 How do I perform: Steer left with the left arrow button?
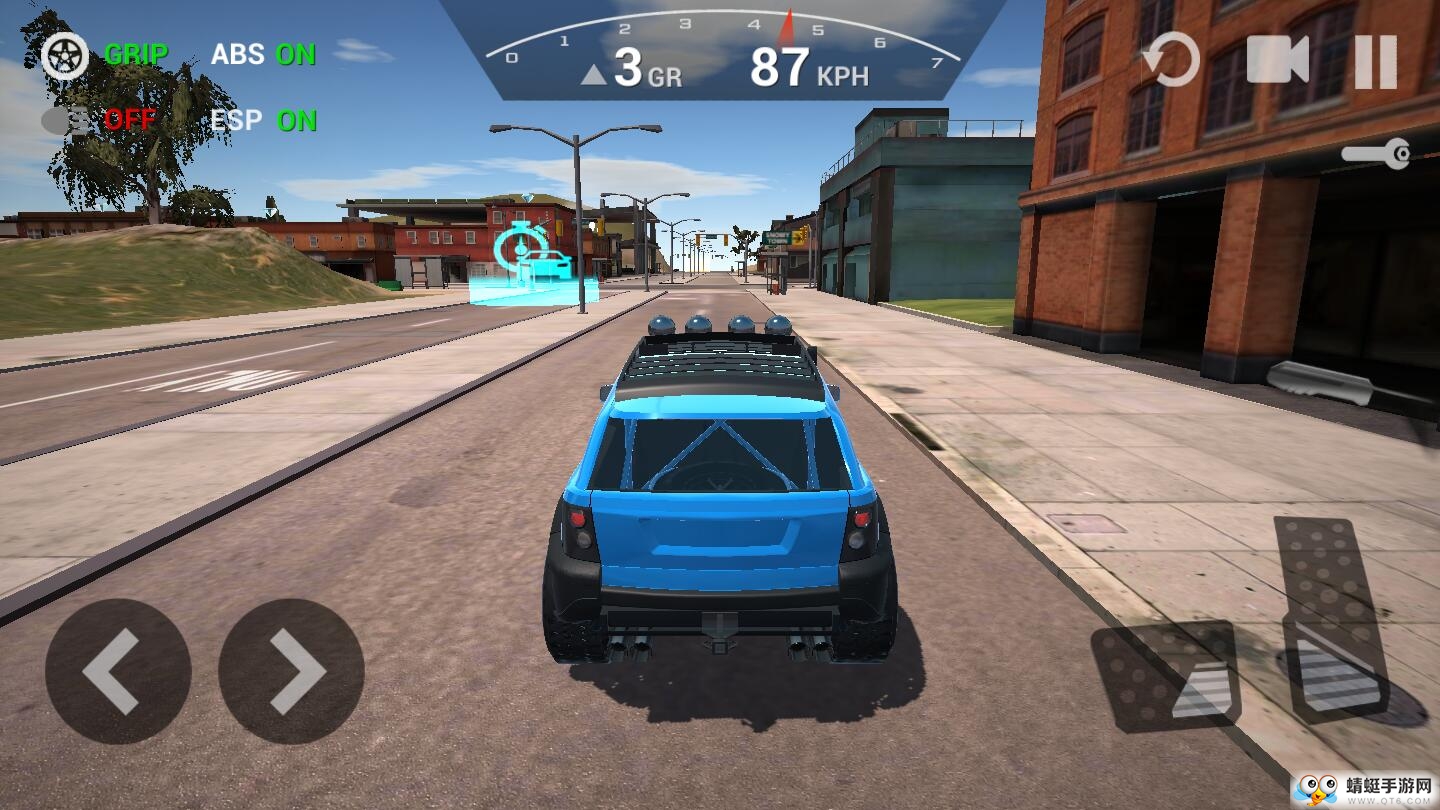point(117,671)
